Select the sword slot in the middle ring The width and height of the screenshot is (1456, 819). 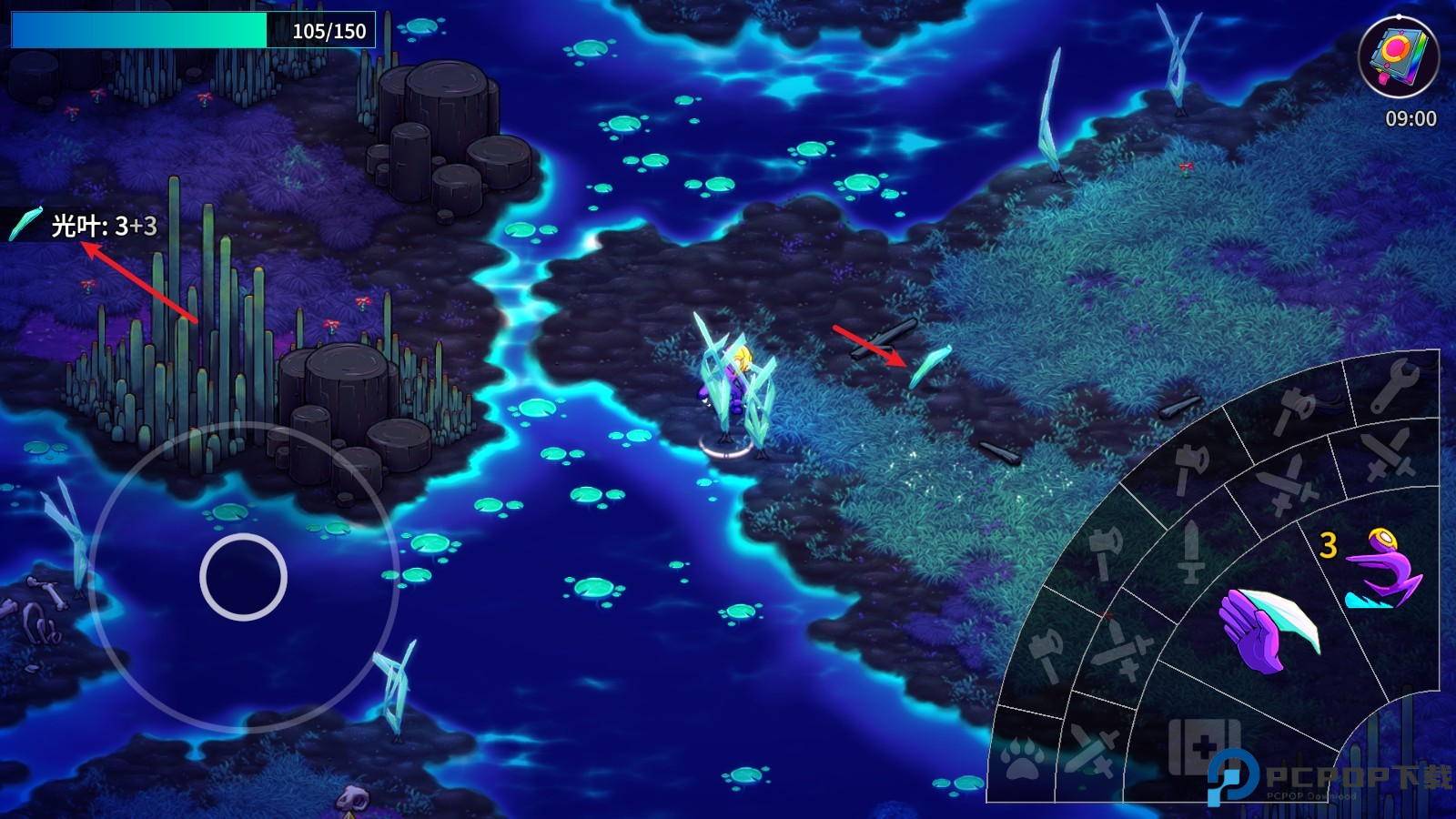coord(1192,551)
